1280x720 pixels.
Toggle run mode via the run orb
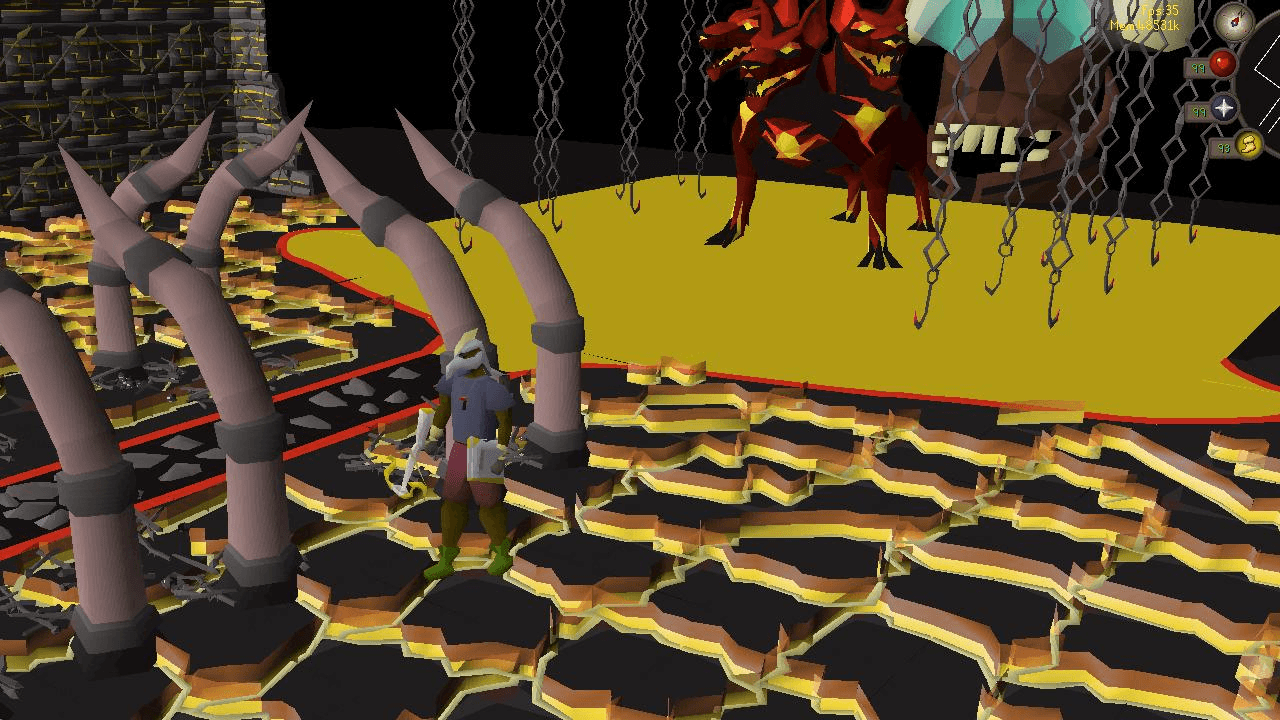1247,146
